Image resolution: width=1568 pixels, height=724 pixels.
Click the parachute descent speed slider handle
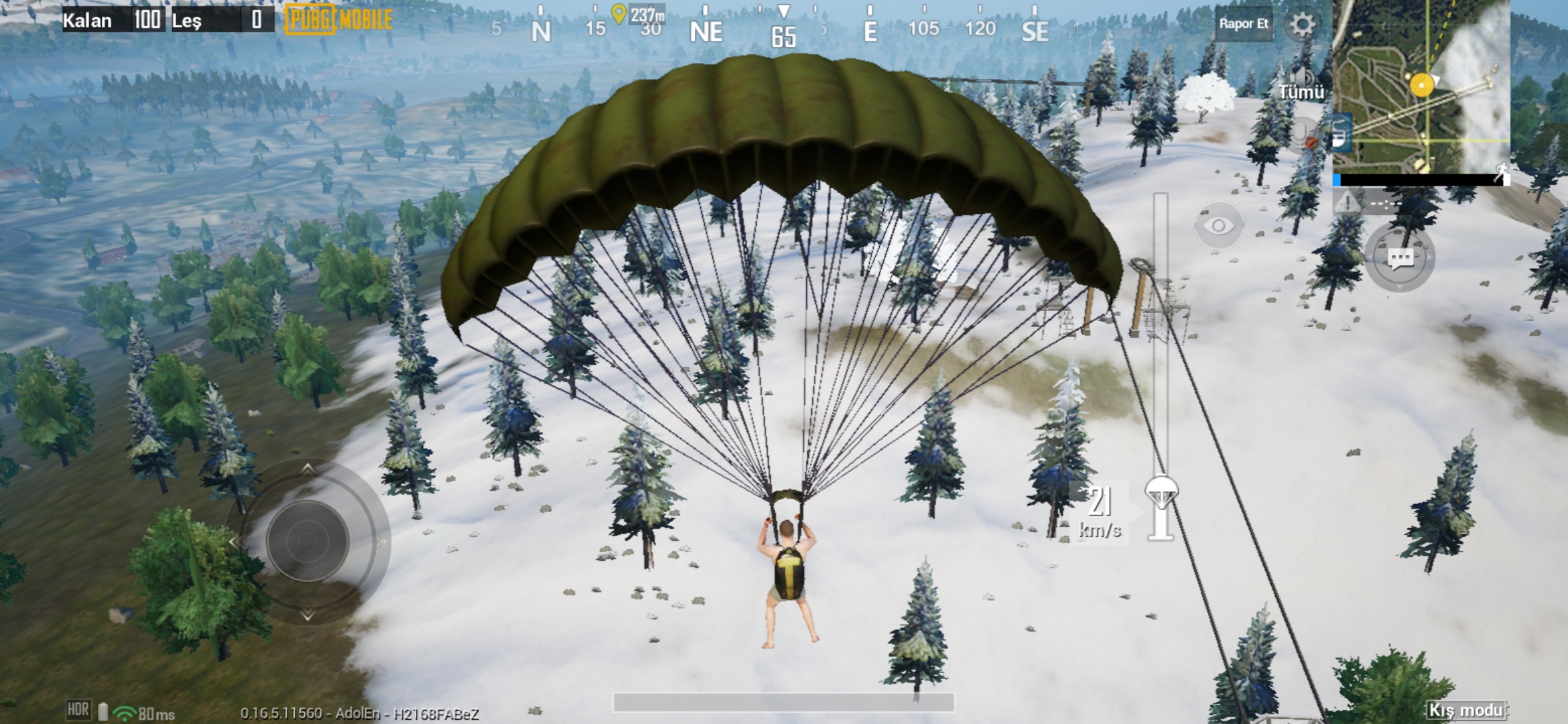pyautogui.click(x=1161, y=493)
